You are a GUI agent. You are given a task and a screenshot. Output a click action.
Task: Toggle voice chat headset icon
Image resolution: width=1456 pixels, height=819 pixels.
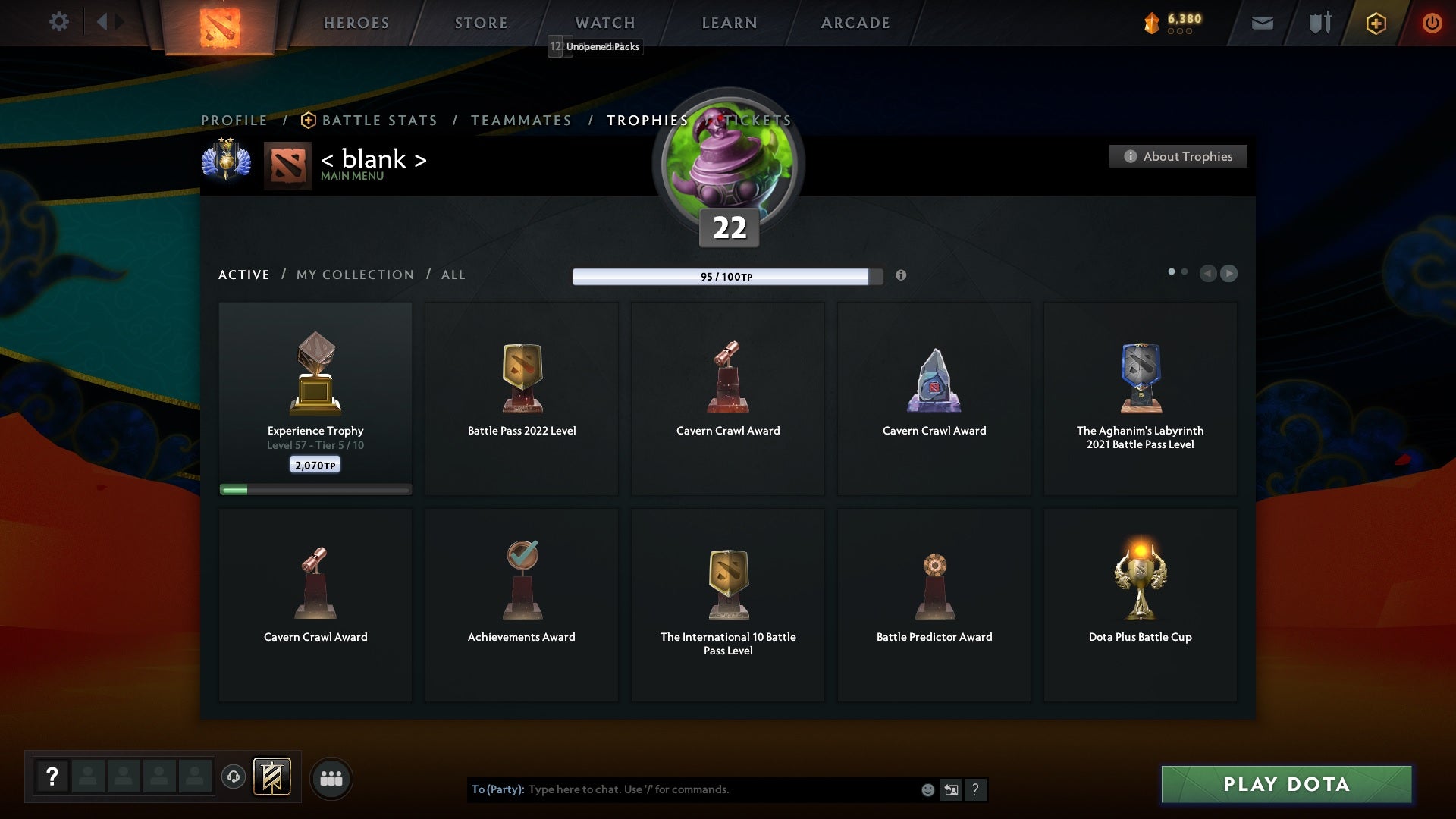[x=234, y=778]
